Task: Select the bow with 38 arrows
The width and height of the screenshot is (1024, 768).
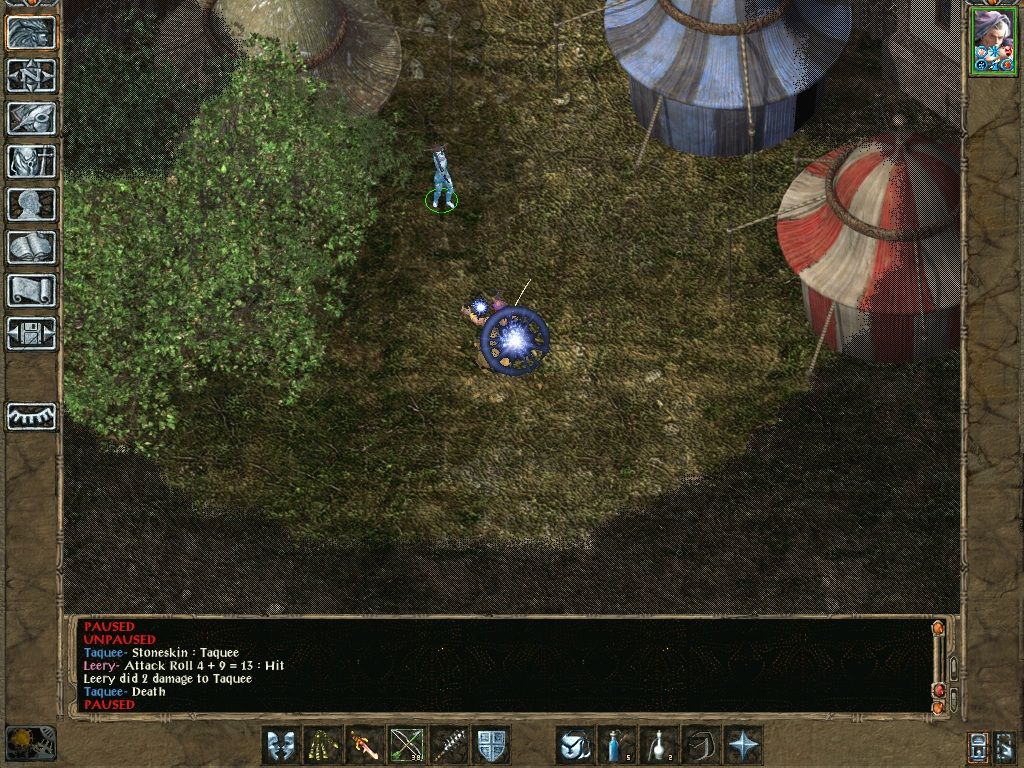Action: coord(407,746)
